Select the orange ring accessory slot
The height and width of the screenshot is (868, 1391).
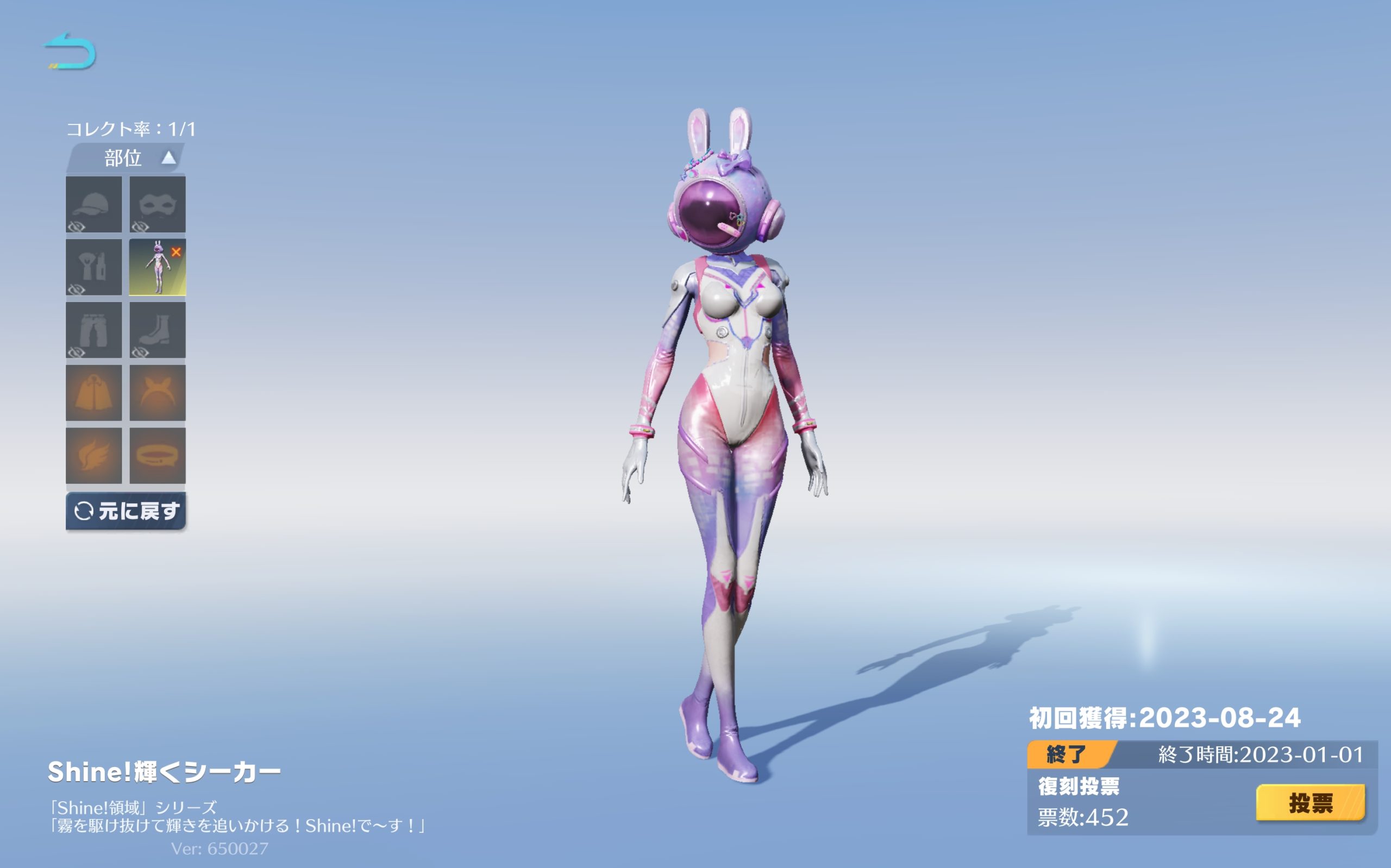point(157,456)
